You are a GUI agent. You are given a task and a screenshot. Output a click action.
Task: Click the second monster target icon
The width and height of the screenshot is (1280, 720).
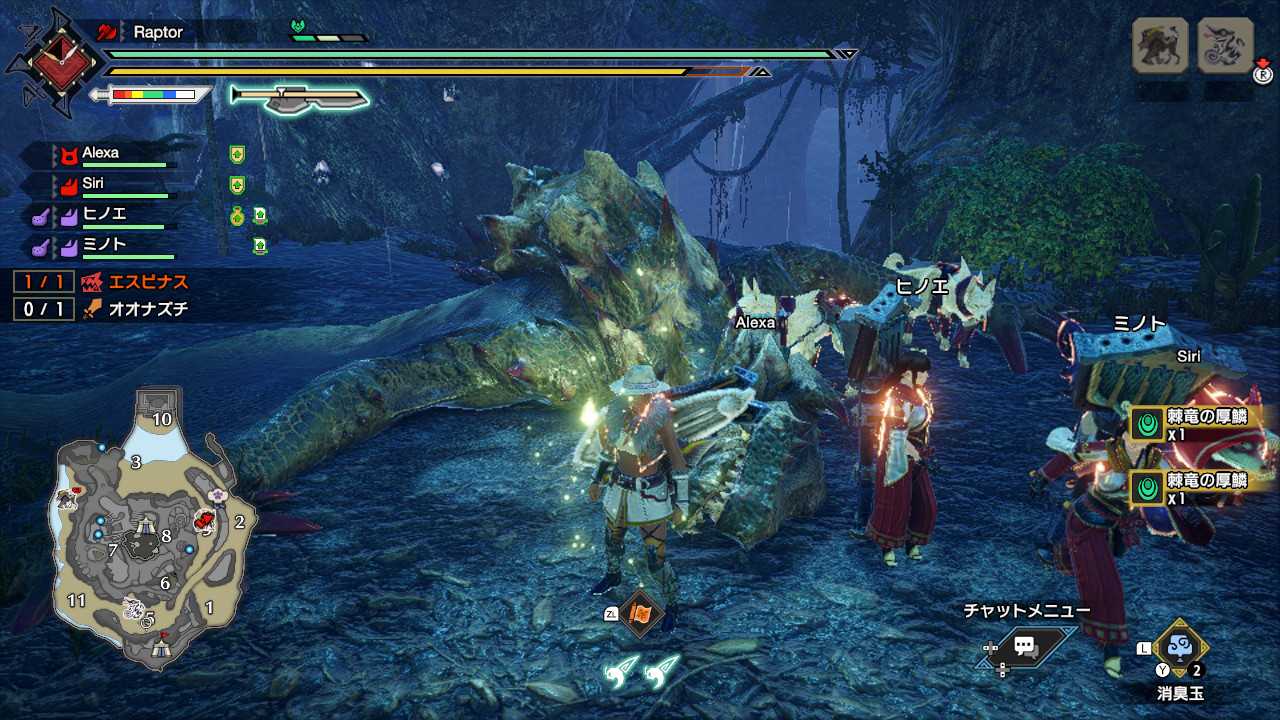tap(1225, 46)
